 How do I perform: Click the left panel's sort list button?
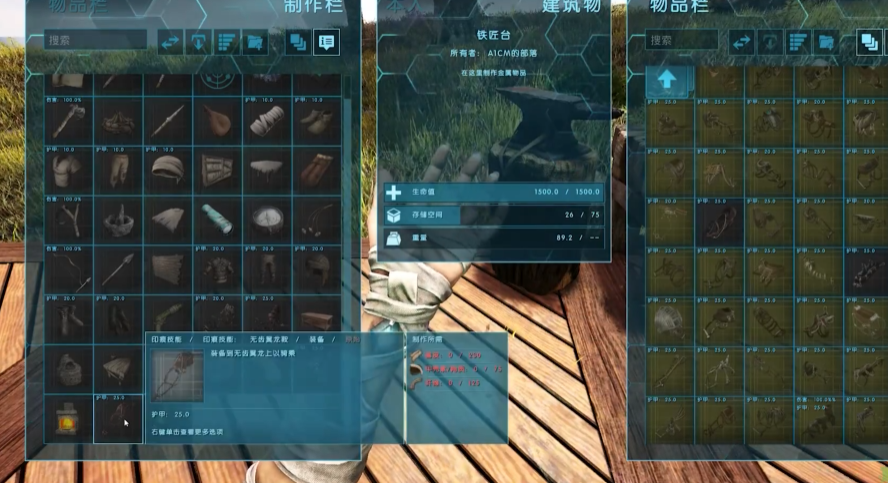click(227, 42)
